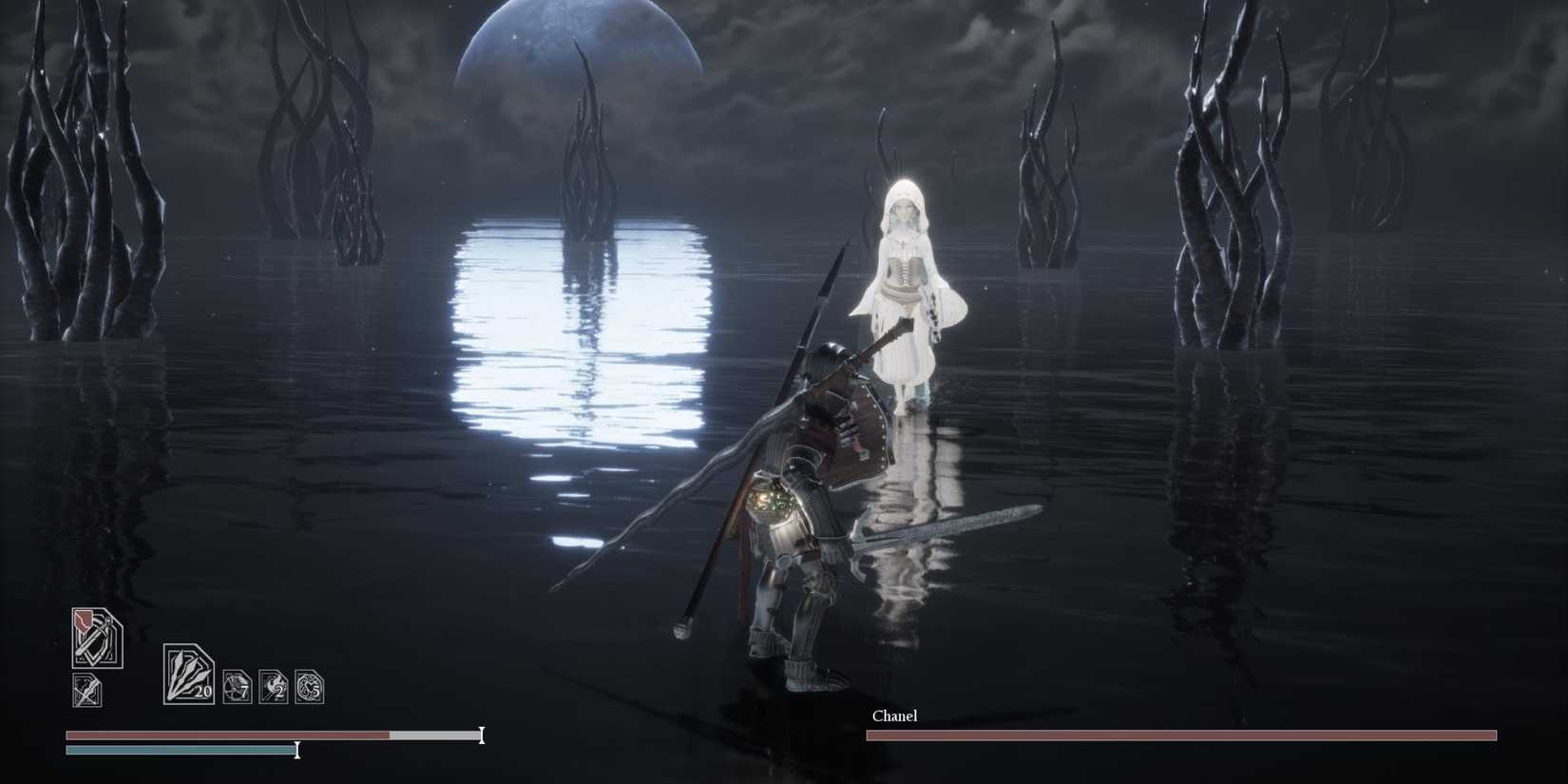Click the crossed-out empty weapon slot below
Viewport: 1568px width, 784px height.
coord(86,690)
